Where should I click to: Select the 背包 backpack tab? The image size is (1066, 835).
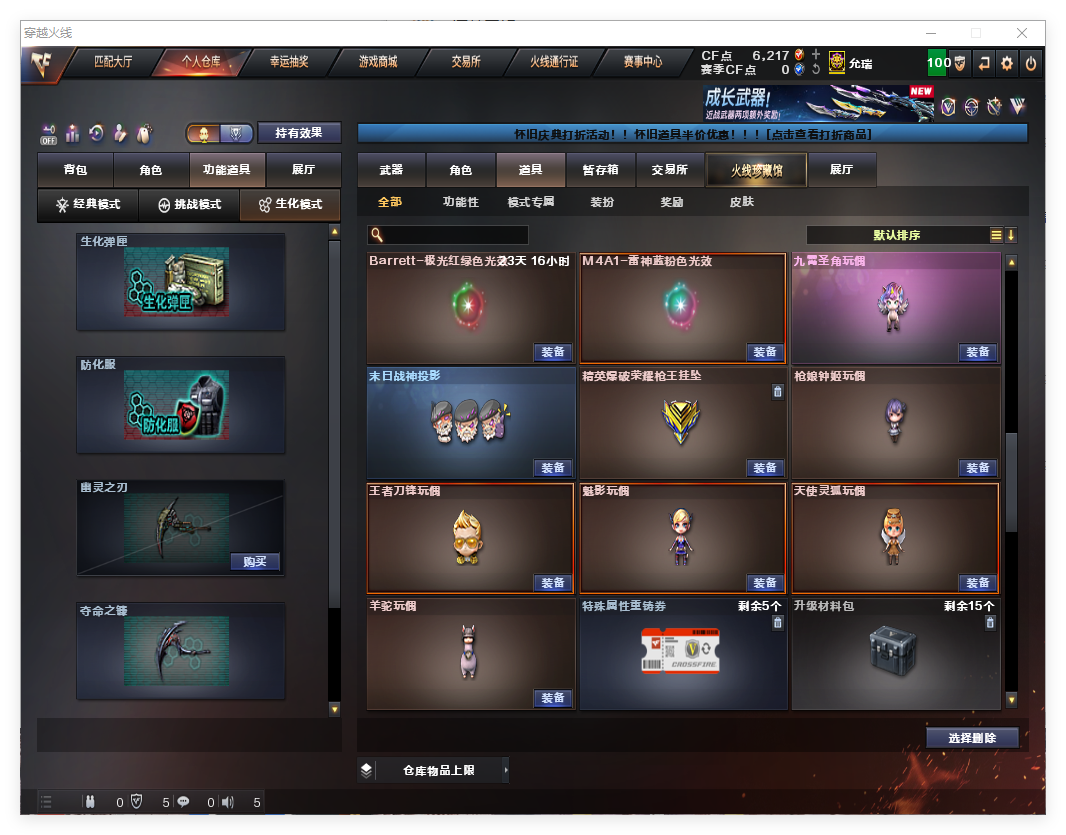coord(75,170)
